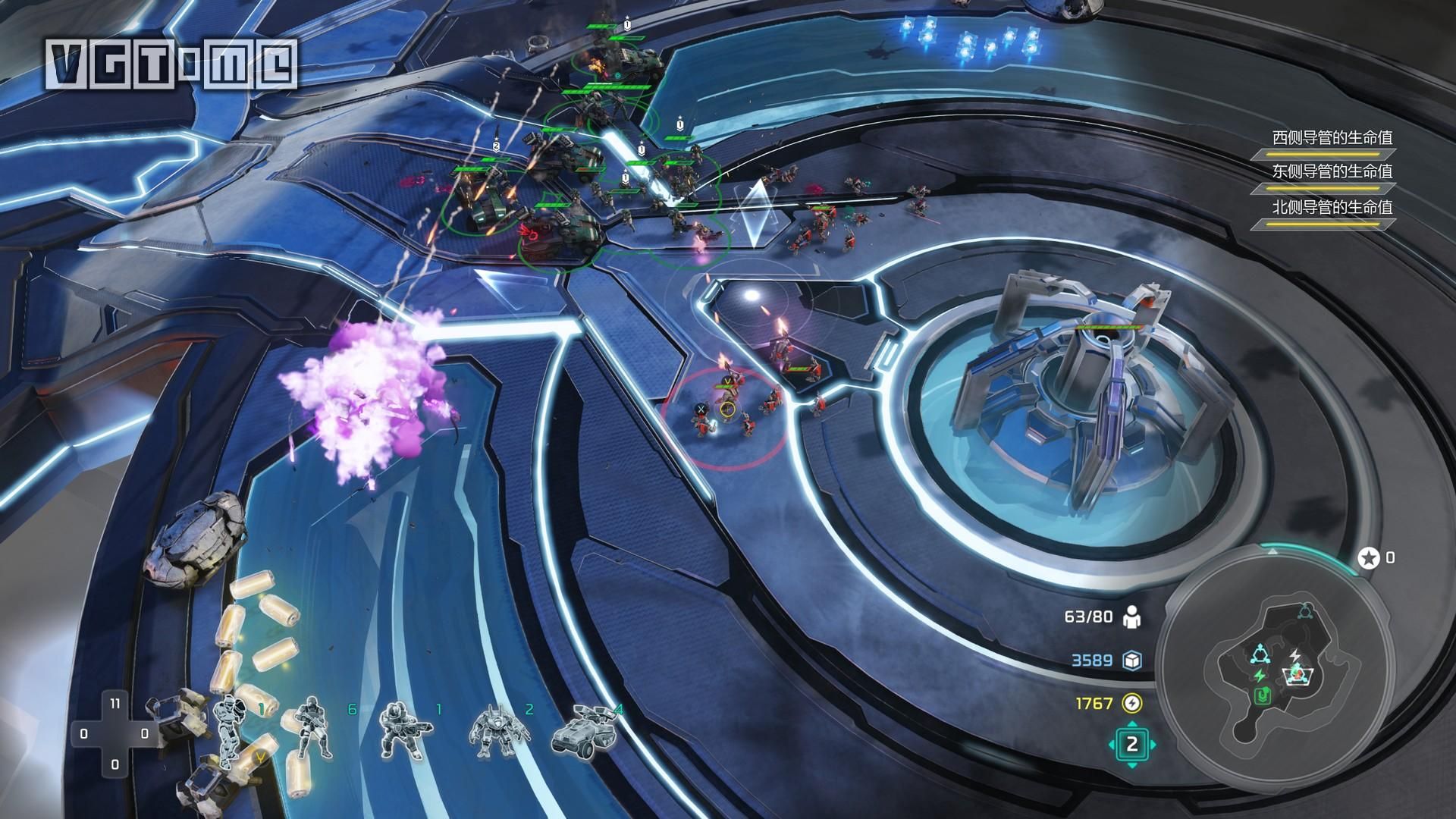Select the 北侧导管的生命值 objective entry
Image resolution: width=1456 pixels, height=819 pixels.
point(1332,207)
